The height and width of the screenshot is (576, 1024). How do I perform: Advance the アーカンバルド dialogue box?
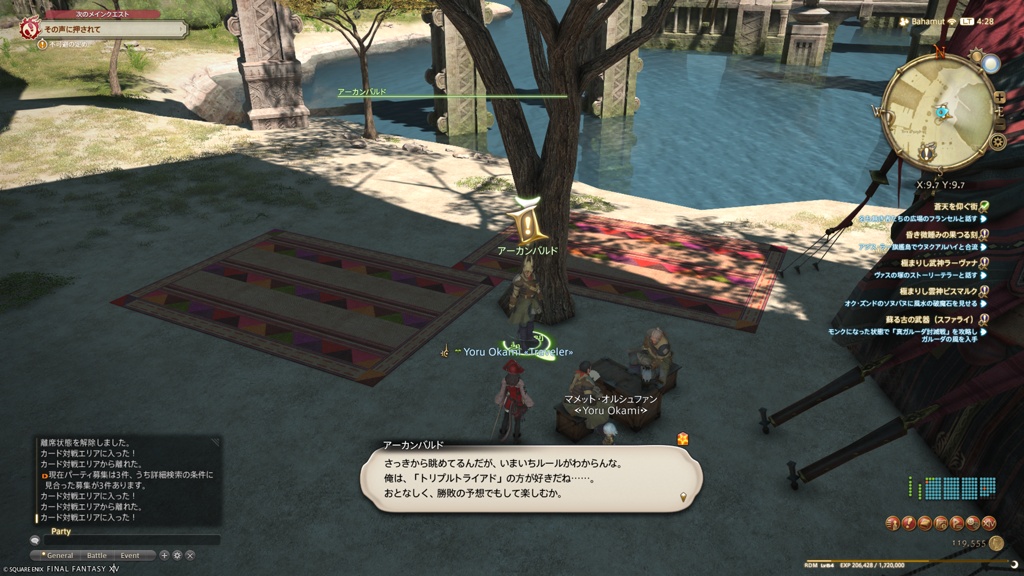[x=530, y=478]
